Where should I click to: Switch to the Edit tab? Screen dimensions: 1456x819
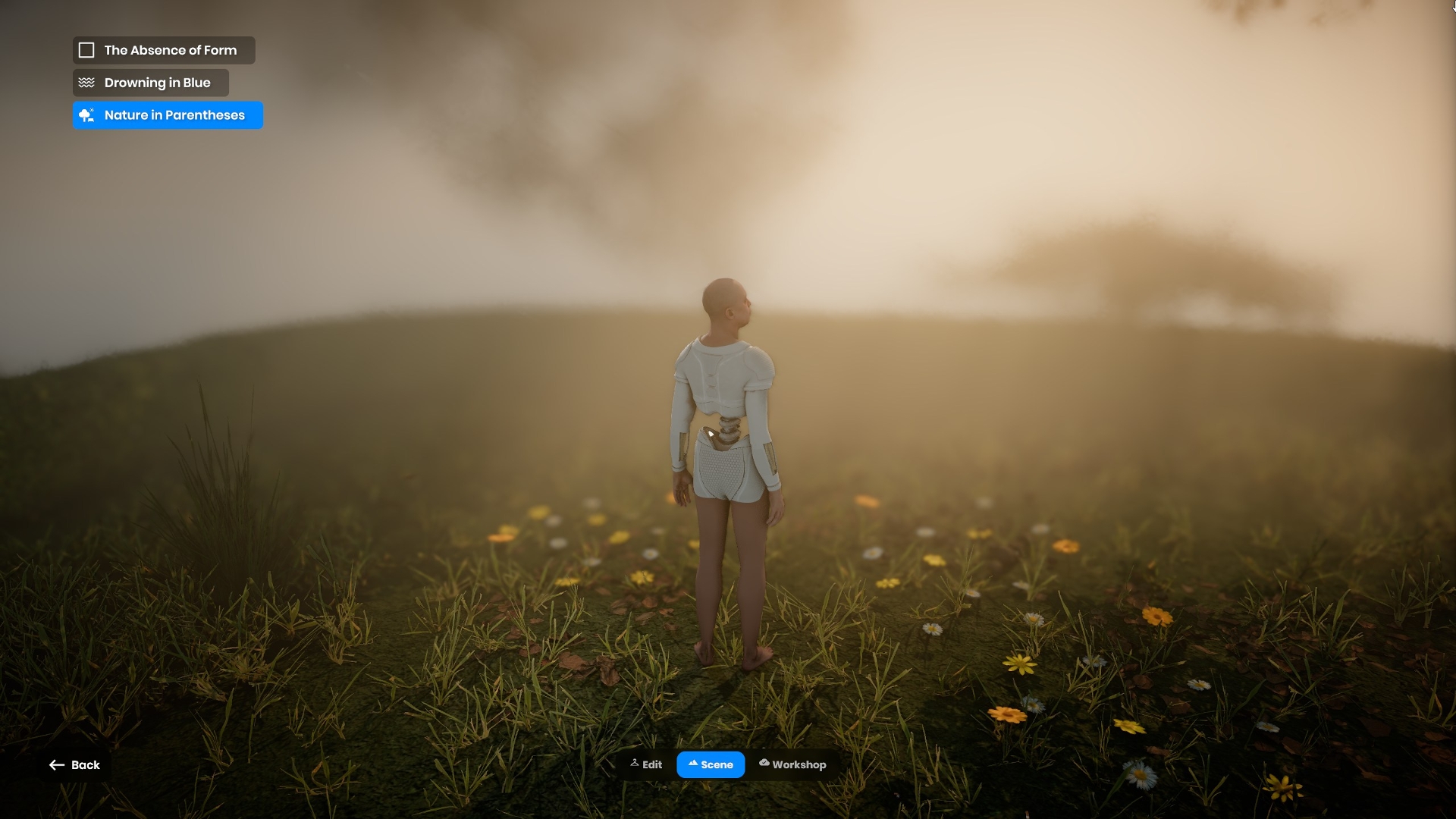(647, 764)
